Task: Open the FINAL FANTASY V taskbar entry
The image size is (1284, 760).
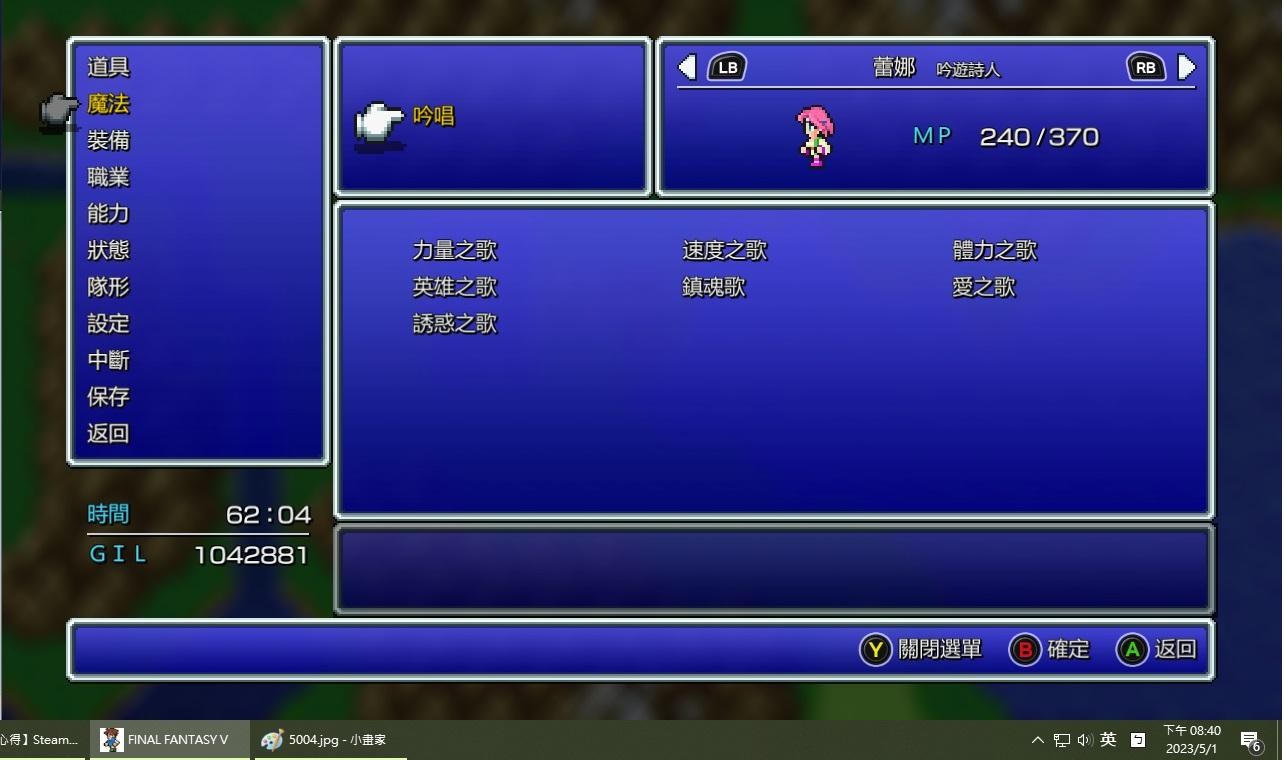Action: click(168, 740)
